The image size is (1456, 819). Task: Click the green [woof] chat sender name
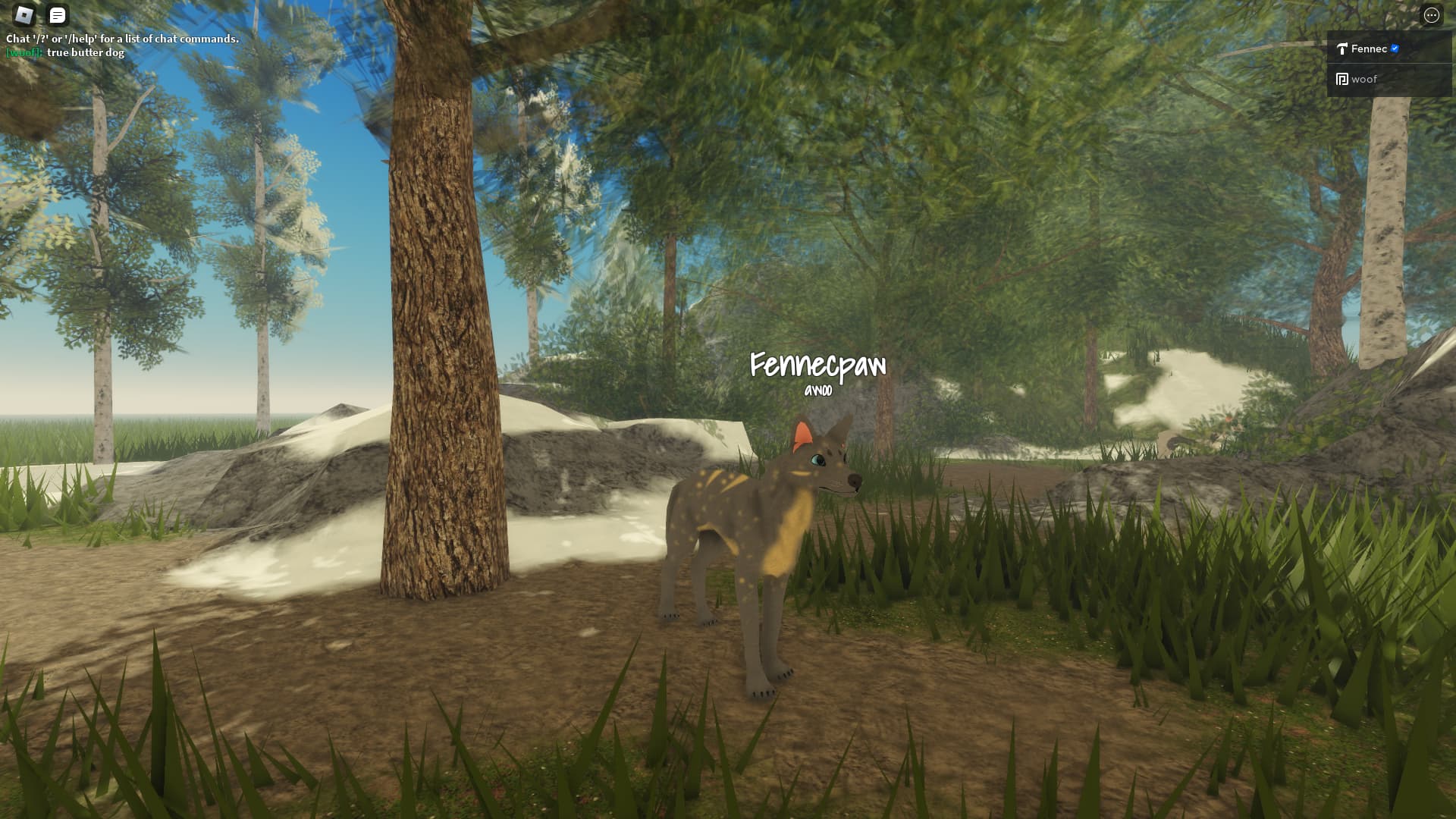click(23, 53)
